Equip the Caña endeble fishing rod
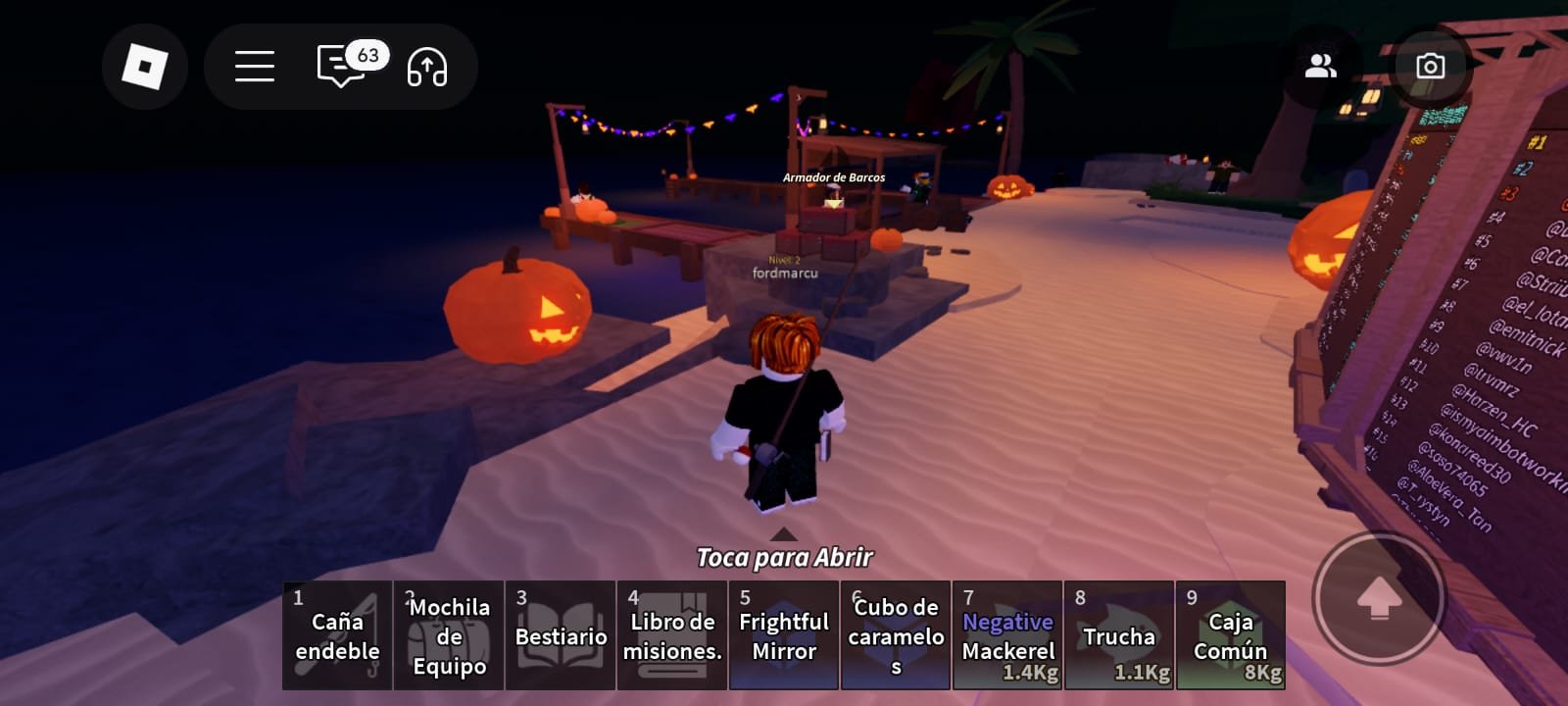1568x706 pixels. pyautogui.click(x=337, y=635)
